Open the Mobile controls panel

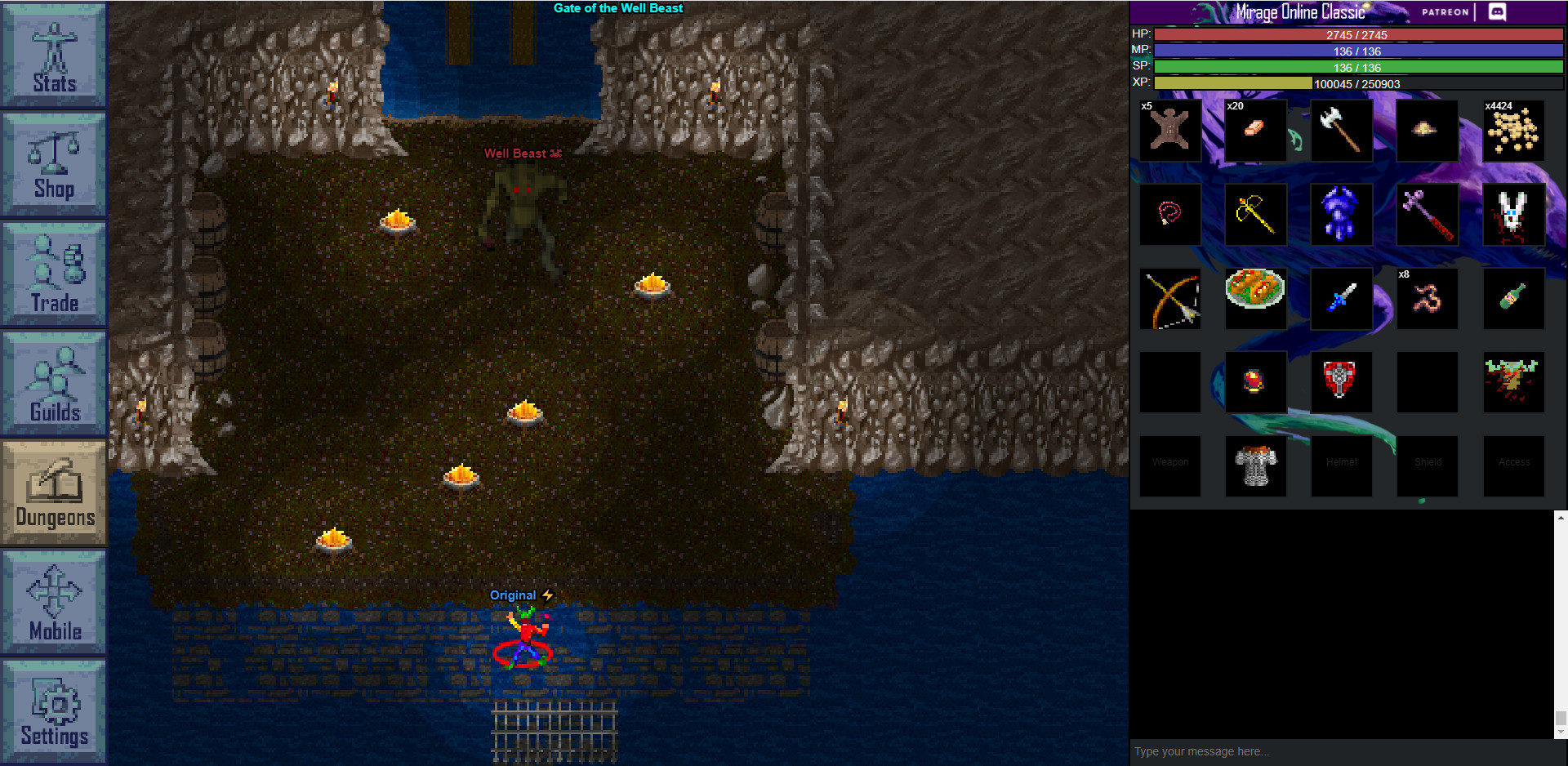tap(53, 604)
